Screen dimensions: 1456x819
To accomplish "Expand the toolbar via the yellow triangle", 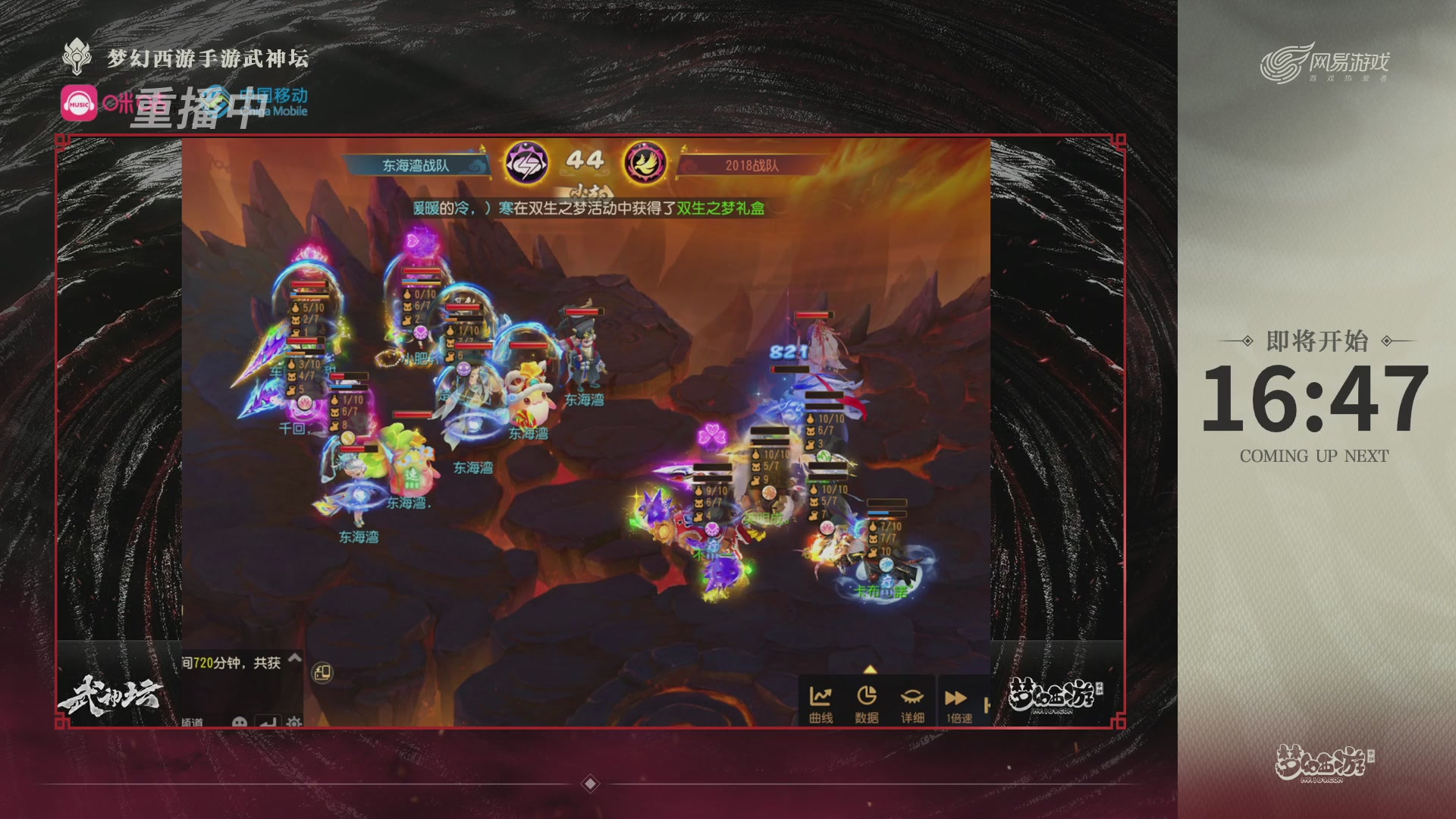I will point(871,669).
